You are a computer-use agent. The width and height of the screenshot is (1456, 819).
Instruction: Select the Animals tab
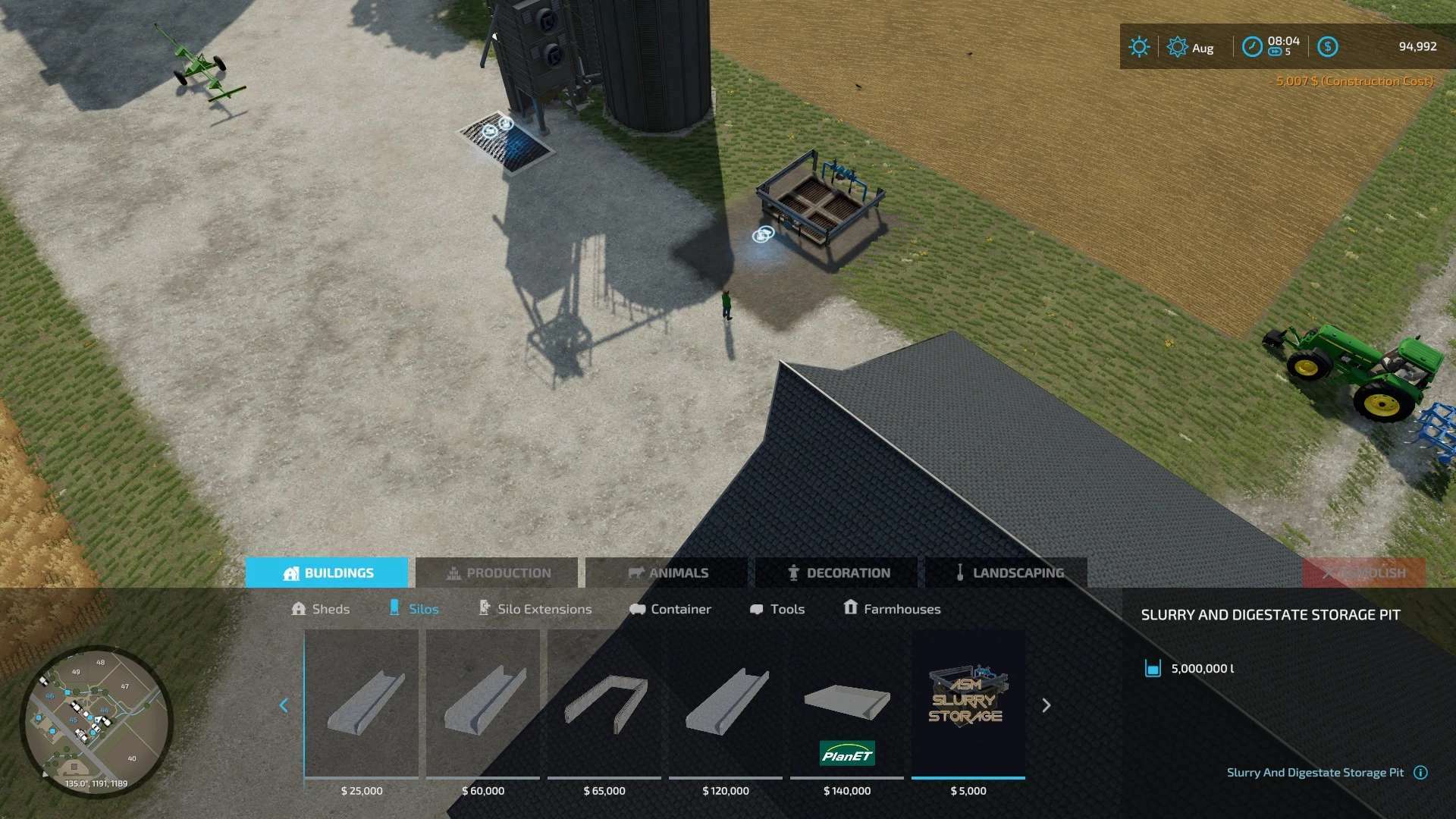(667, 573)
